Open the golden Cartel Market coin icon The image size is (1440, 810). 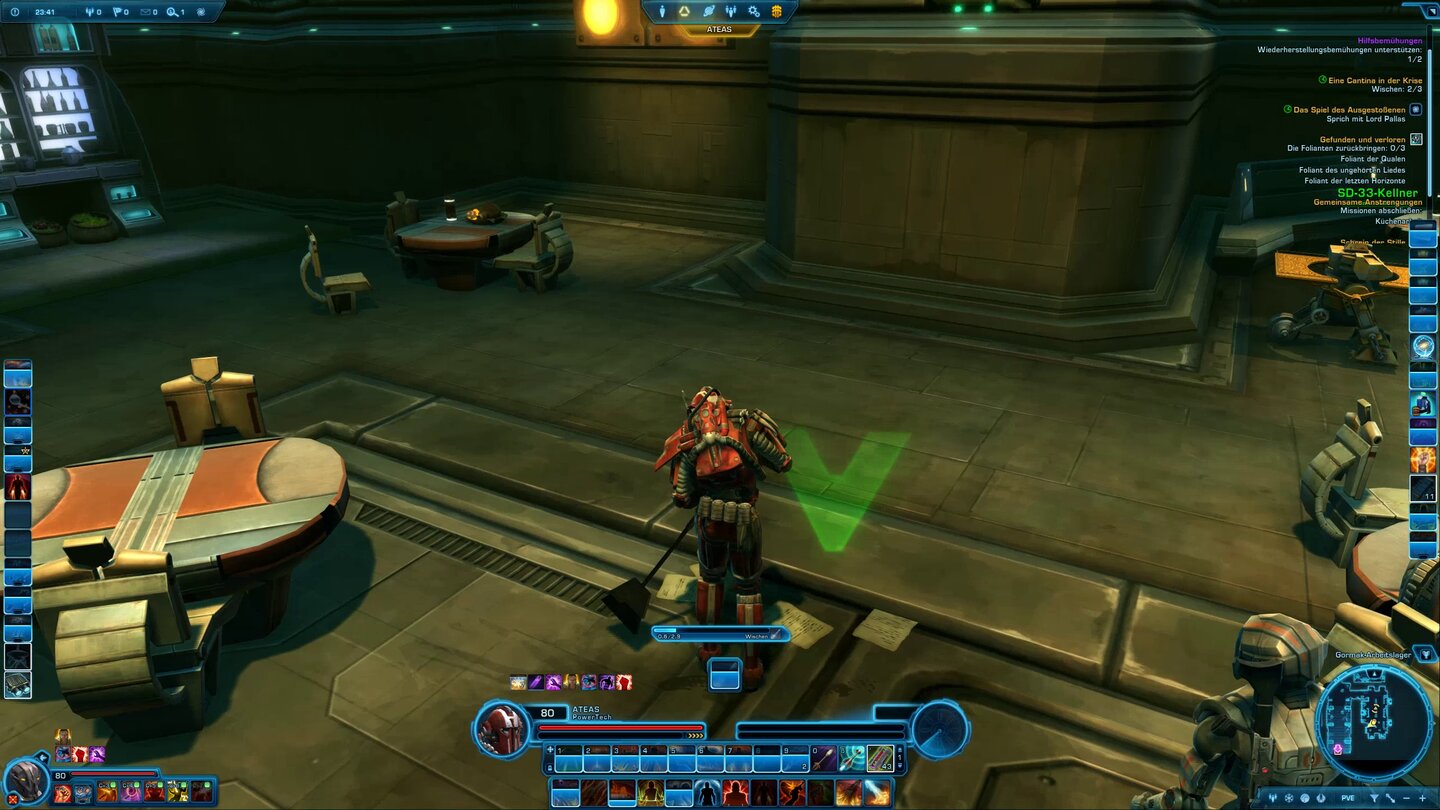tap(775, 11)
